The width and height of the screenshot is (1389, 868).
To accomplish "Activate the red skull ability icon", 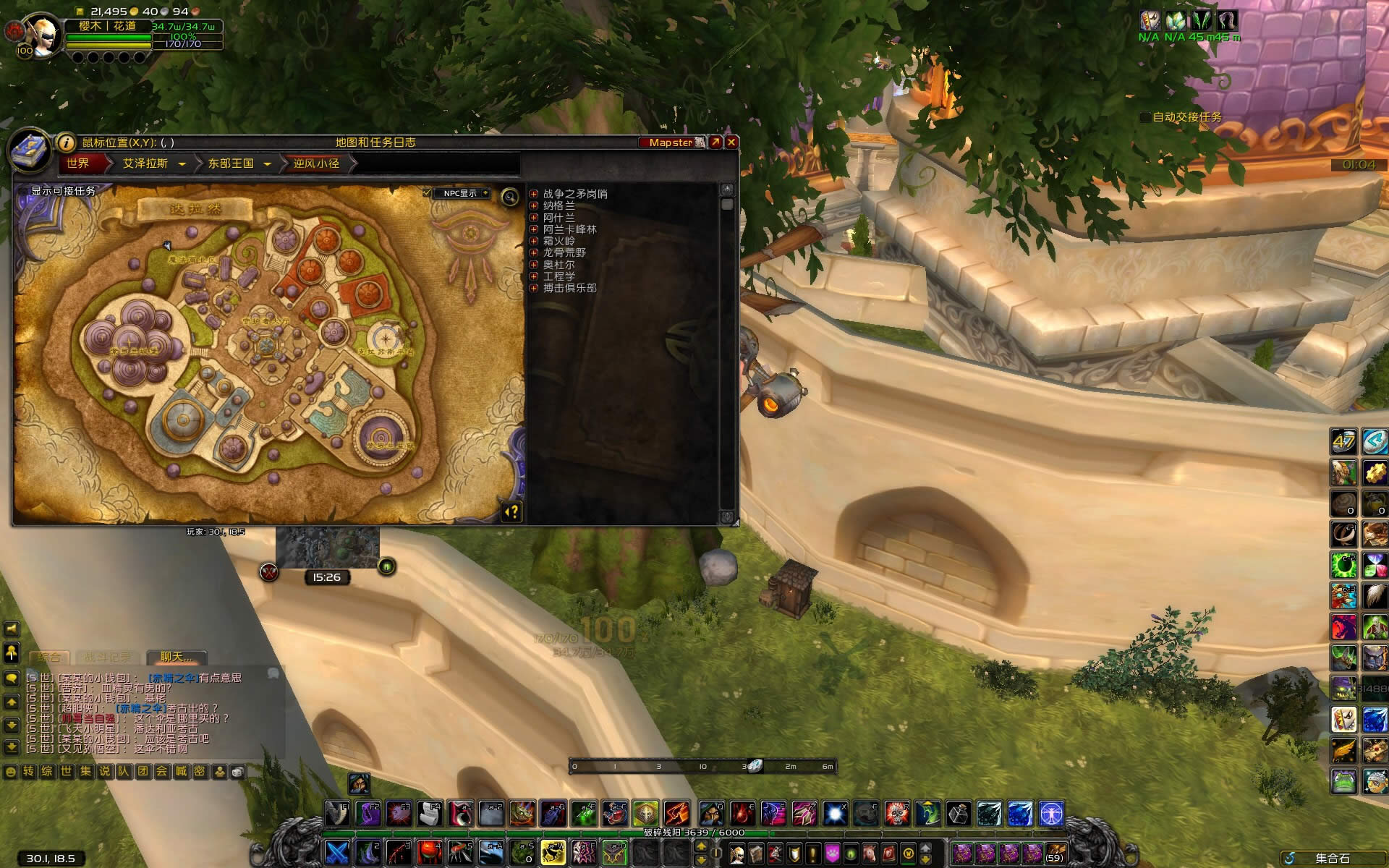I will tap(897, 814).
